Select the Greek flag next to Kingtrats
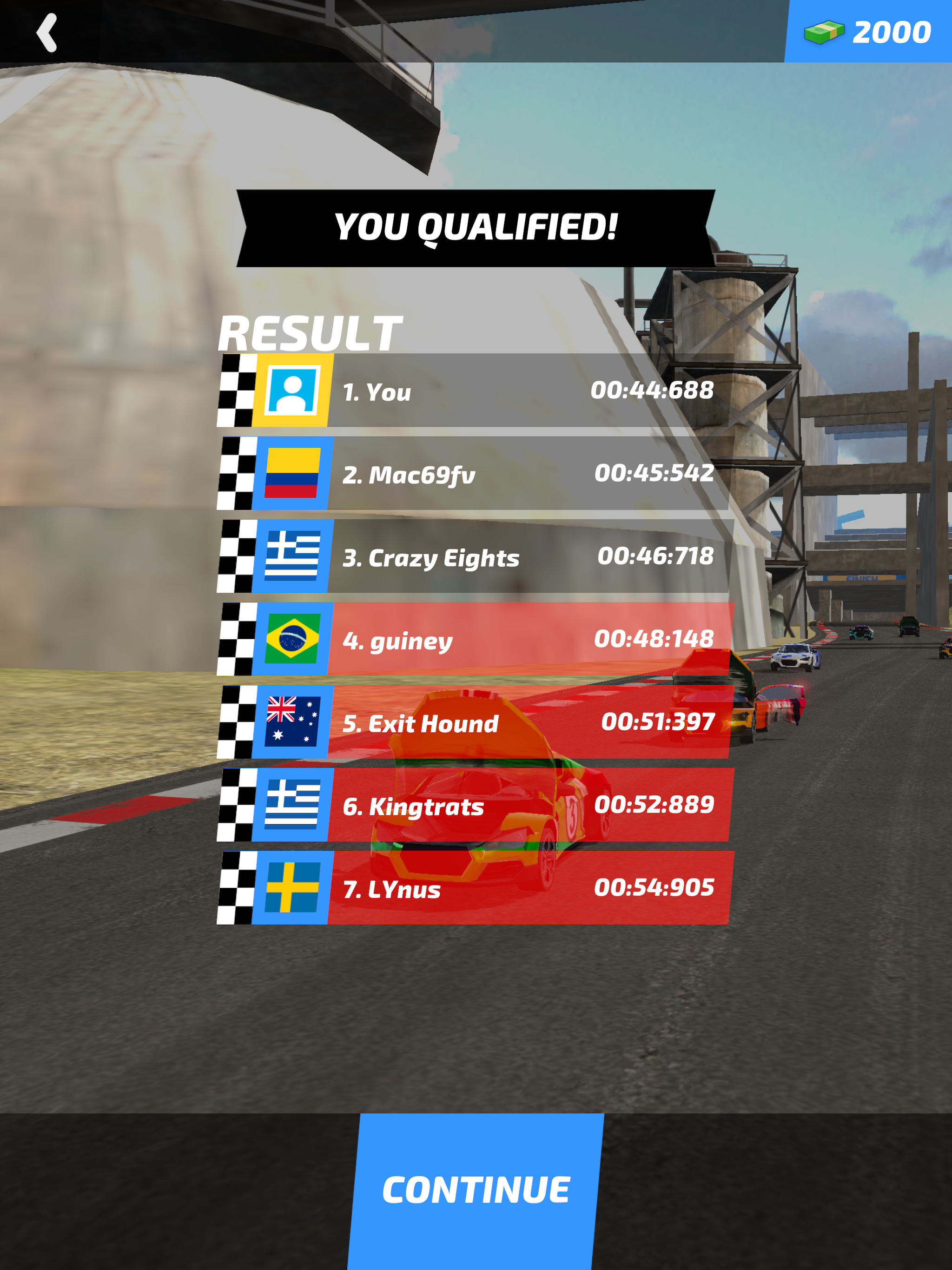952x1270 pixels. click(x=293, y=806)
